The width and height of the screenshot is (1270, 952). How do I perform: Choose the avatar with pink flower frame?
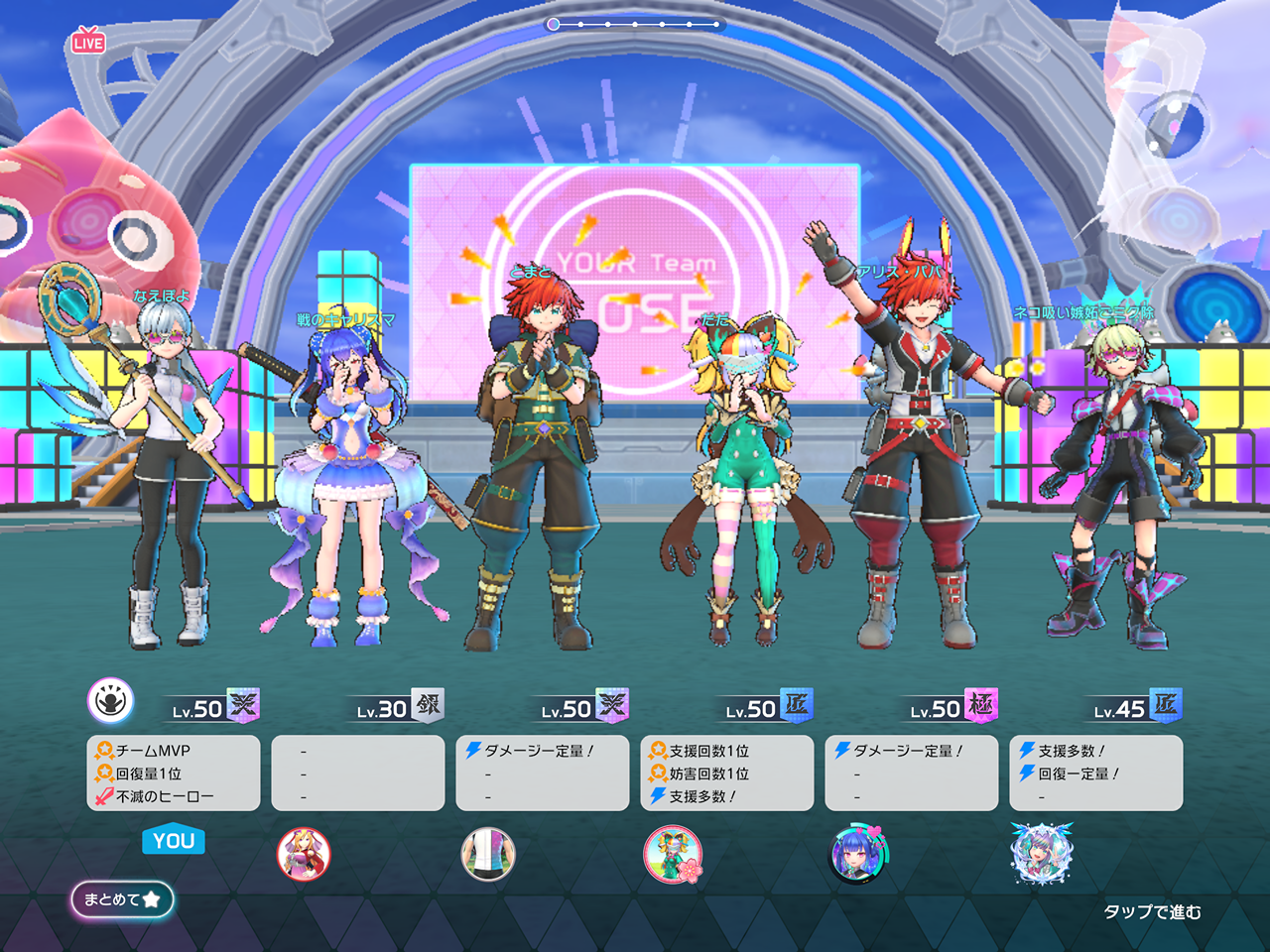coord(673,854)
